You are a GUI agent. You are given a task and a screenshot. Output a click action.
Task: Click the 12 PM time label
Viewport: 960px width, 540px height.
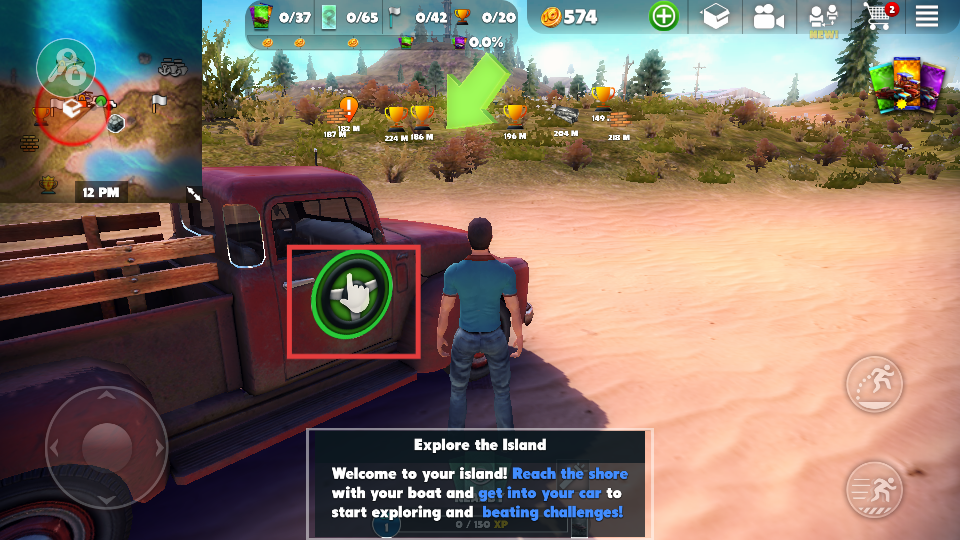(x=101, y=191)
